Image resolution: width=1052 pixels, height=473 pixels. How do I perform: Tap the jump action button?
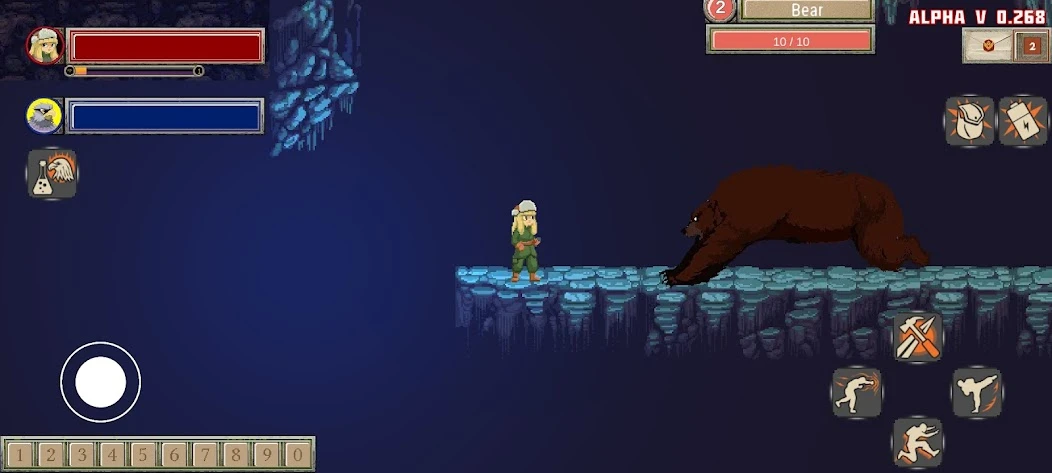click(x=917, y=442)
